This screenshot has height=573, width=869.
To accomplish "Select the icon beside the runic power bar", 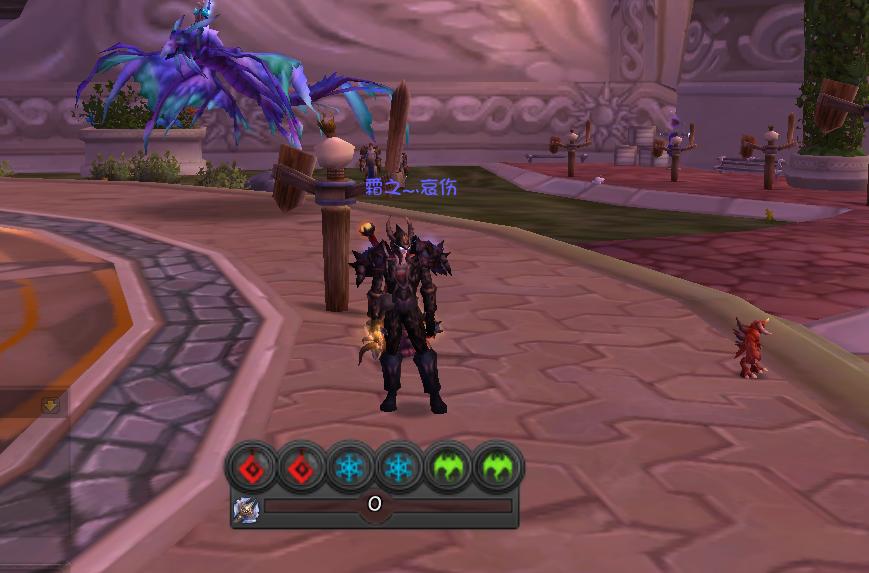I will click(x=246, y=509).
